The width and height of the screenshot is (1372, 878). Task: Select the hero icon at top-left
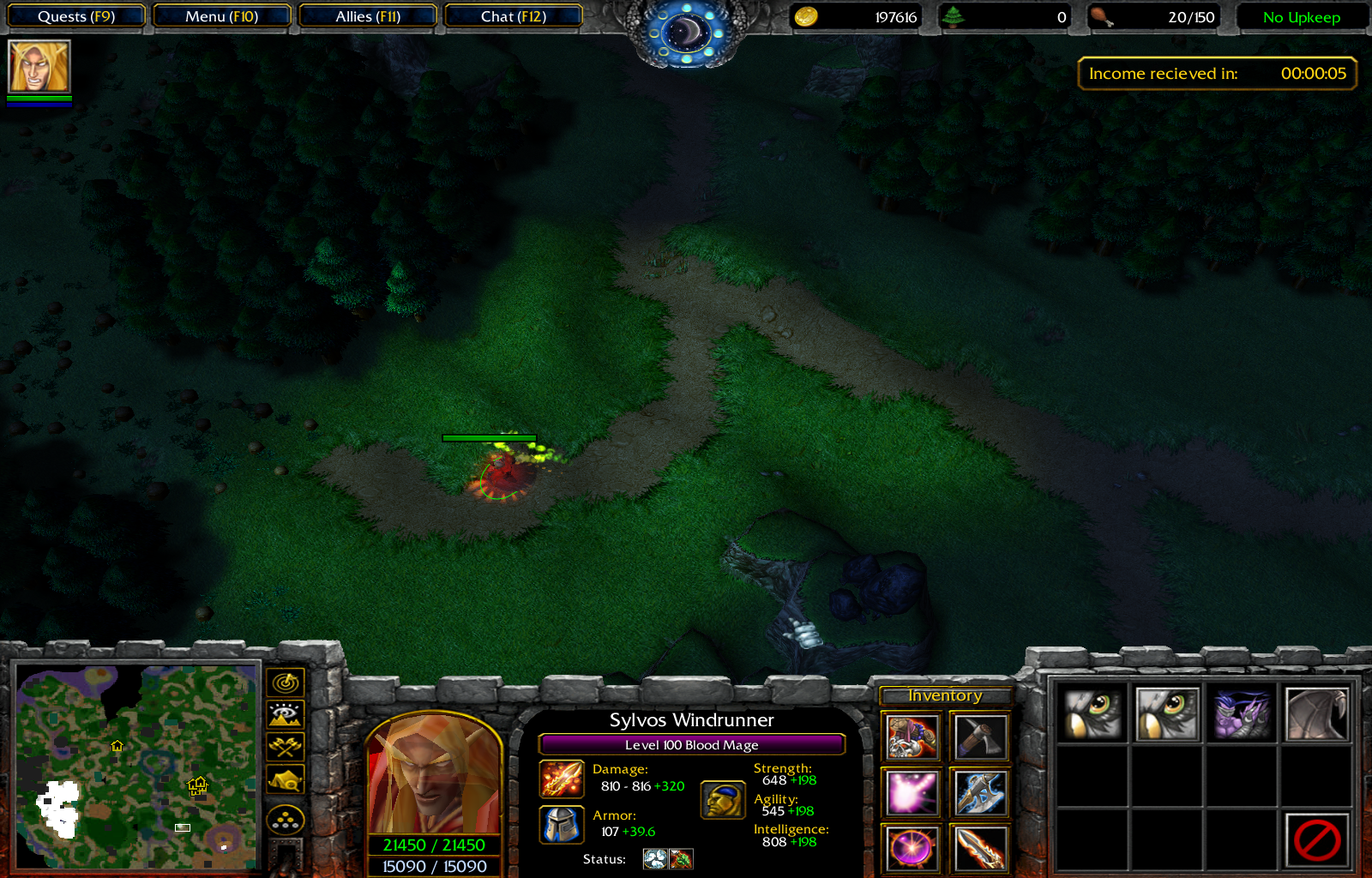[x=39, y=66]
